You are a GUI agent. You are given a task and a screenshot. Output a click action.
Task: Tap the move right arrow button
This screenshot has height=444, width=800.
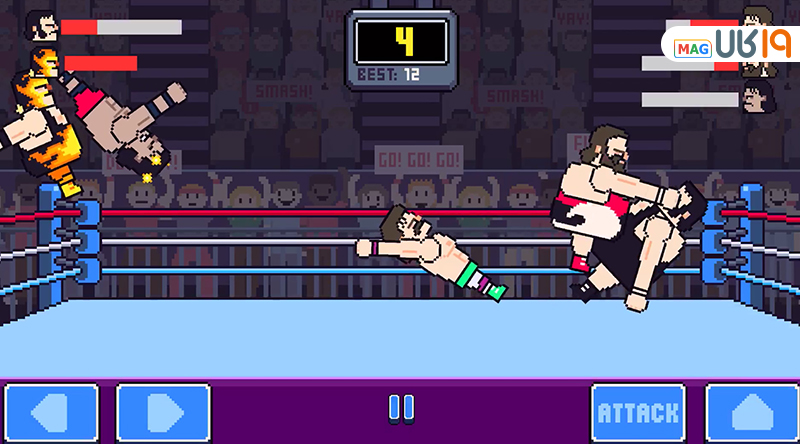click(163, 412)
